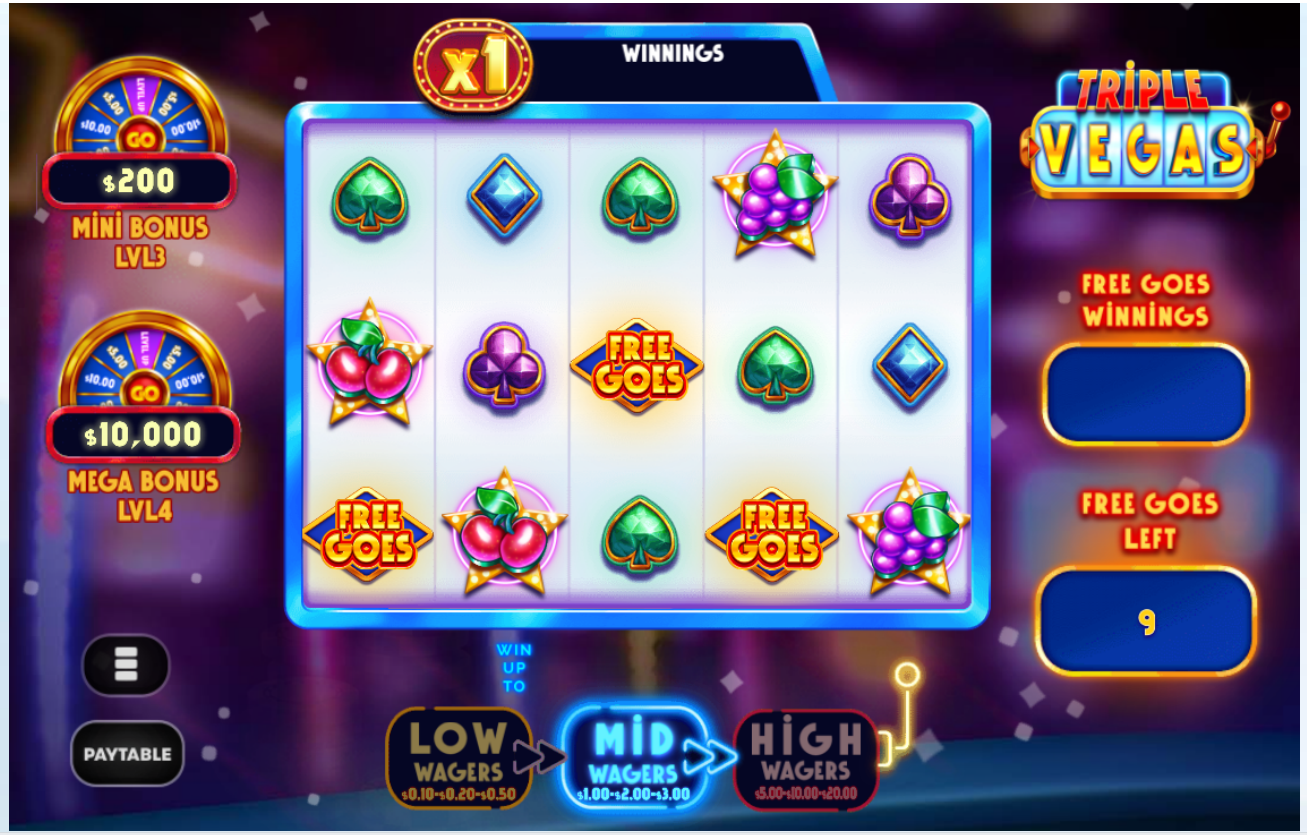Open the PAYTABLE screen

pos(127,754)
